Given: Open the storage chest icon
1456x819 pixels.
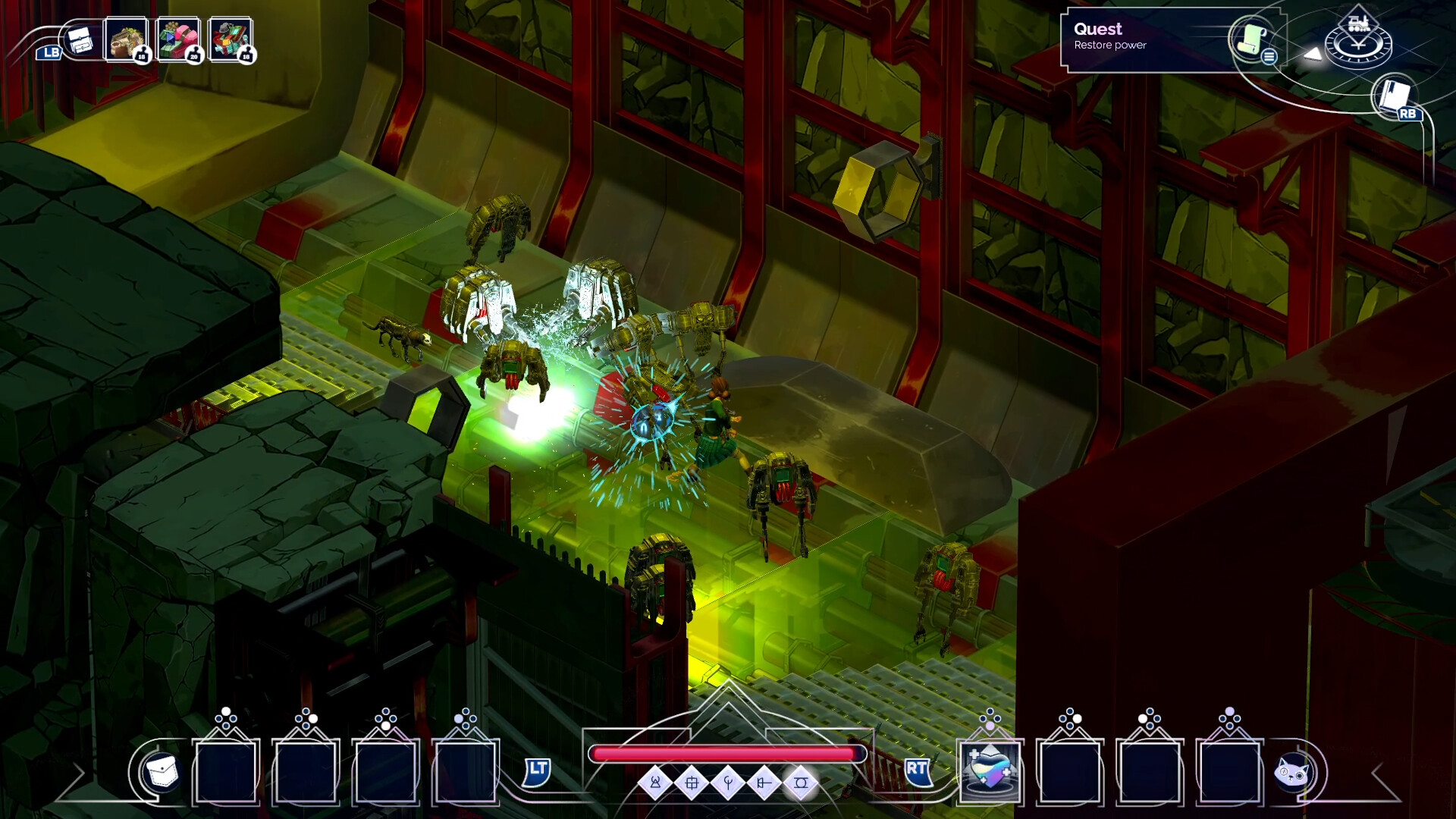Looking at the screenshot, I should [80, 41].
